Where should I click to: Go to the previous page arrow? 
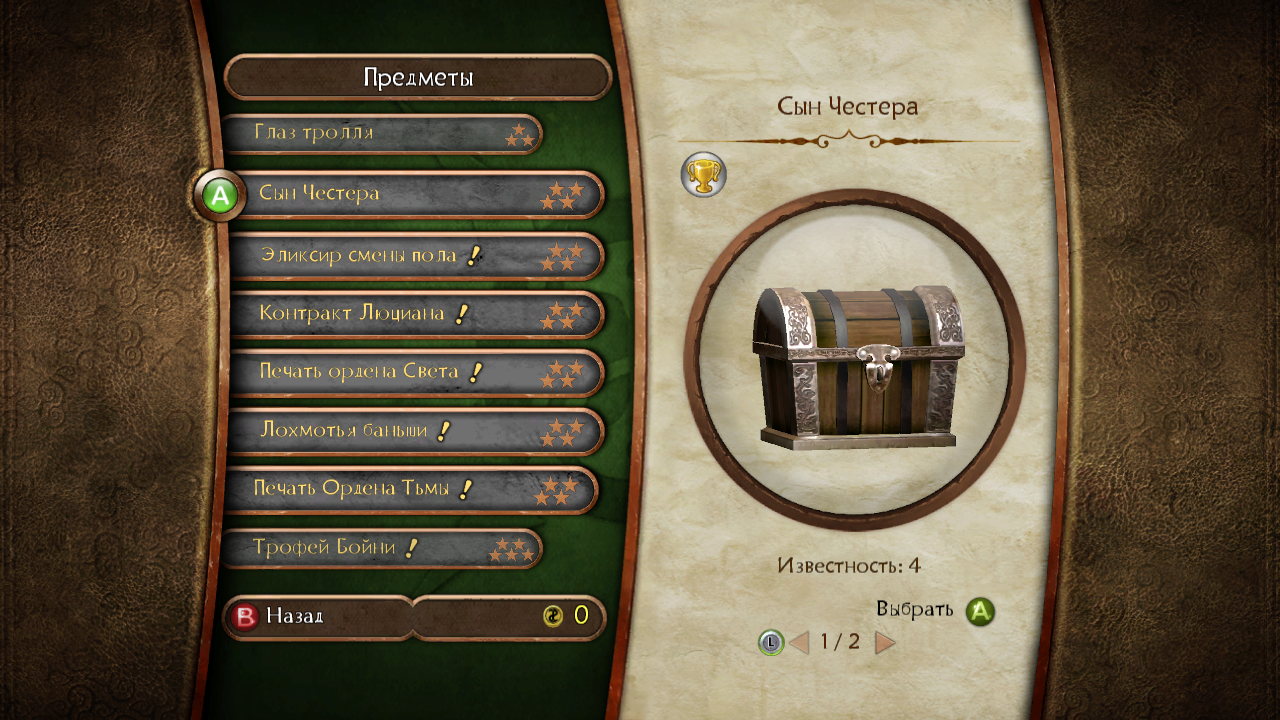[799, 642]
